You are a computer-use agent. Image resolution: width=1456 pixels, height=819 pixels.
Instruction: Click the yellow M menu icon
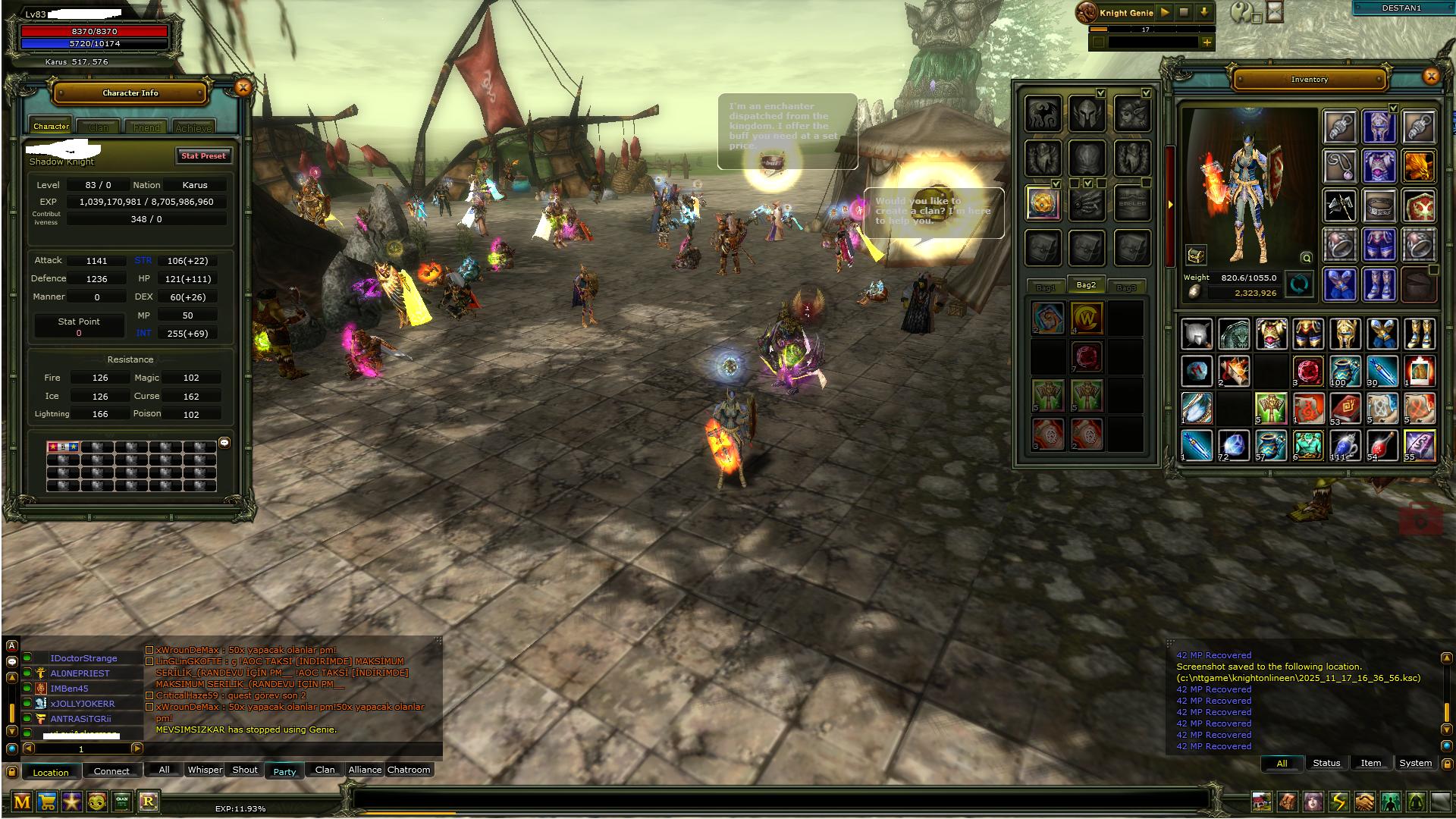point(22,802)
